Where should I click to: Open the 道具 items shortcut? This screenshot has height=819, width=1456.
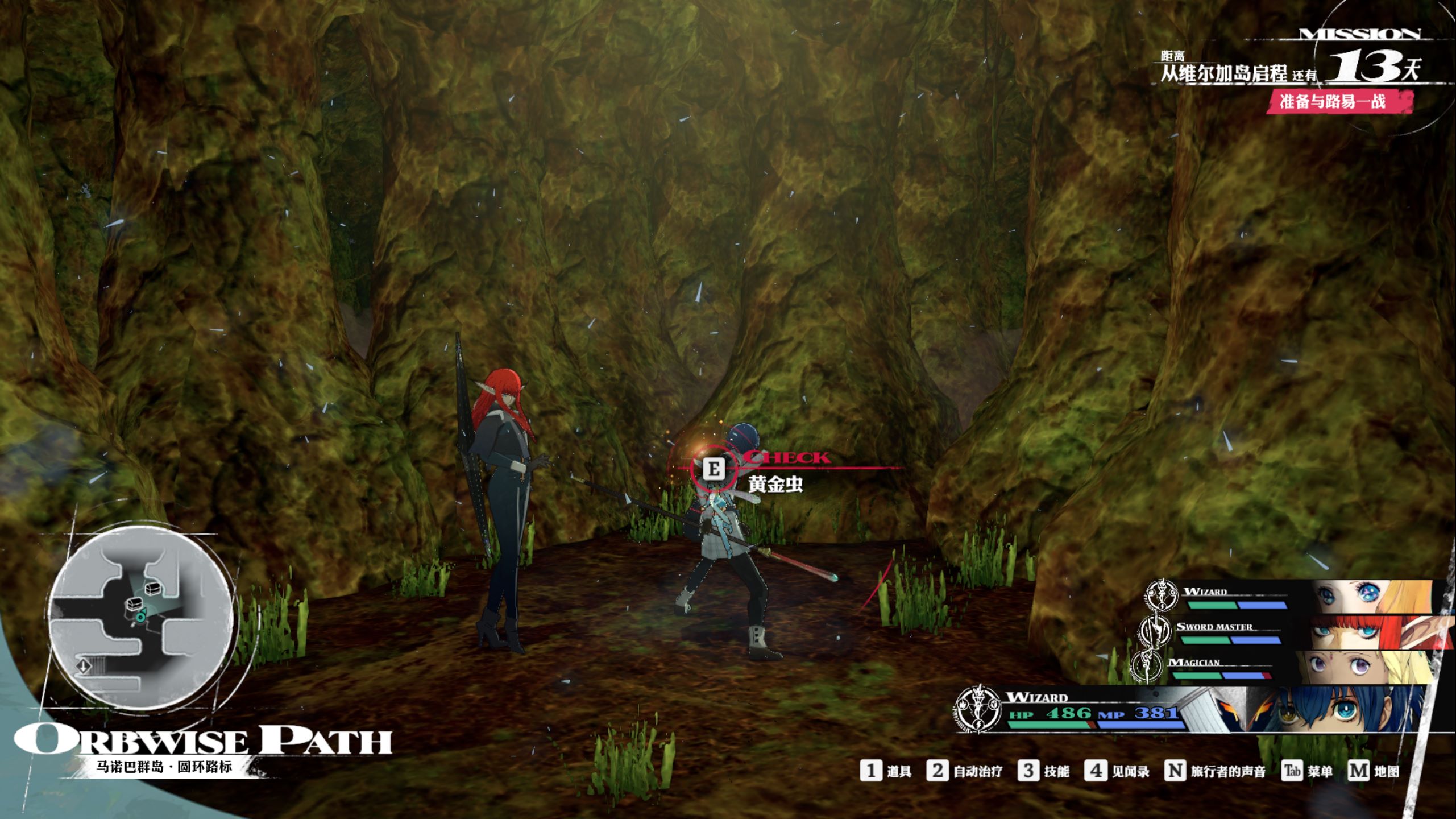(x=886, y=771)
